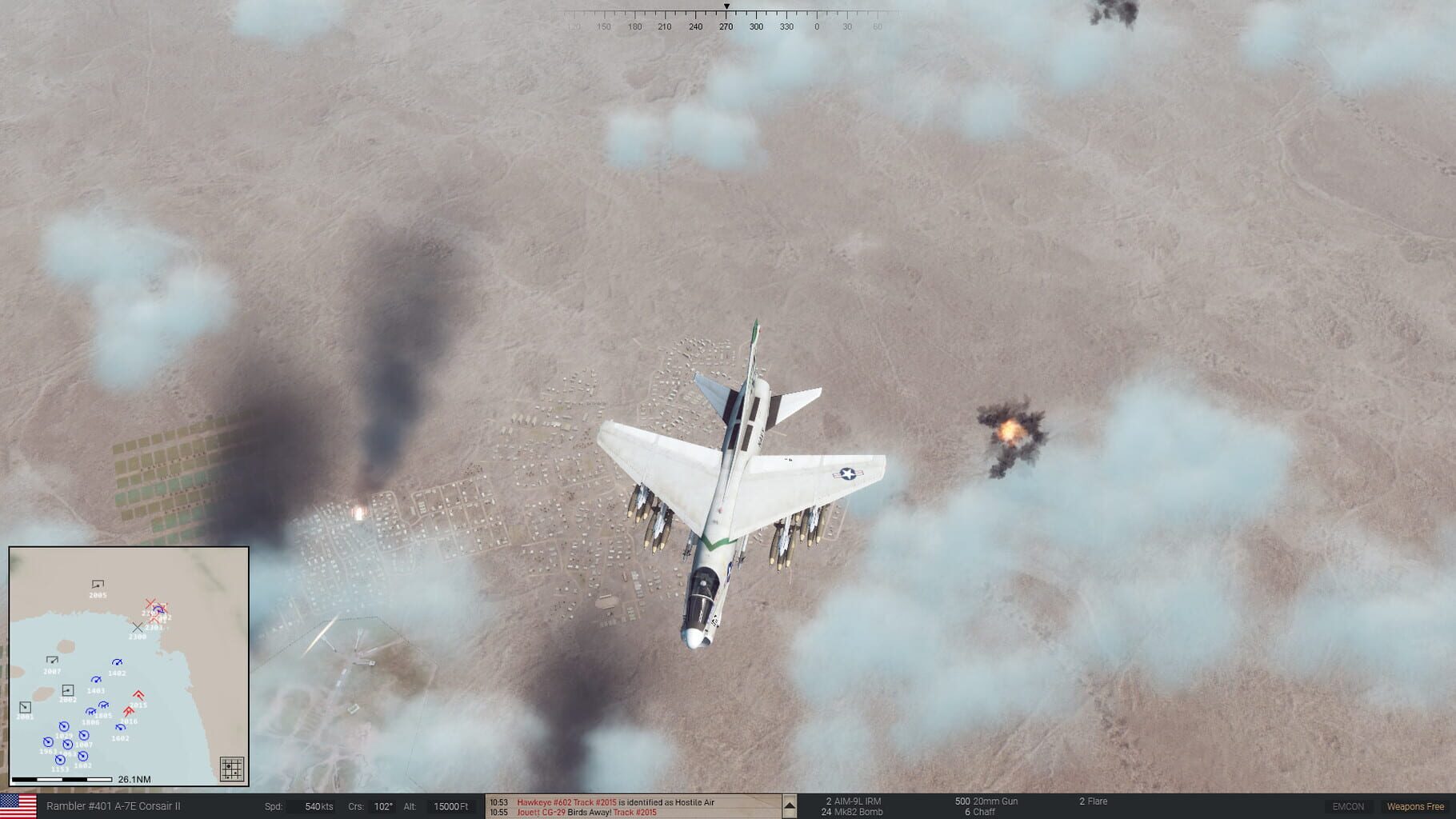The image size is (1456, 819).
Task: Open the minimap grid overlay icon
Action: tap(232, 768)
